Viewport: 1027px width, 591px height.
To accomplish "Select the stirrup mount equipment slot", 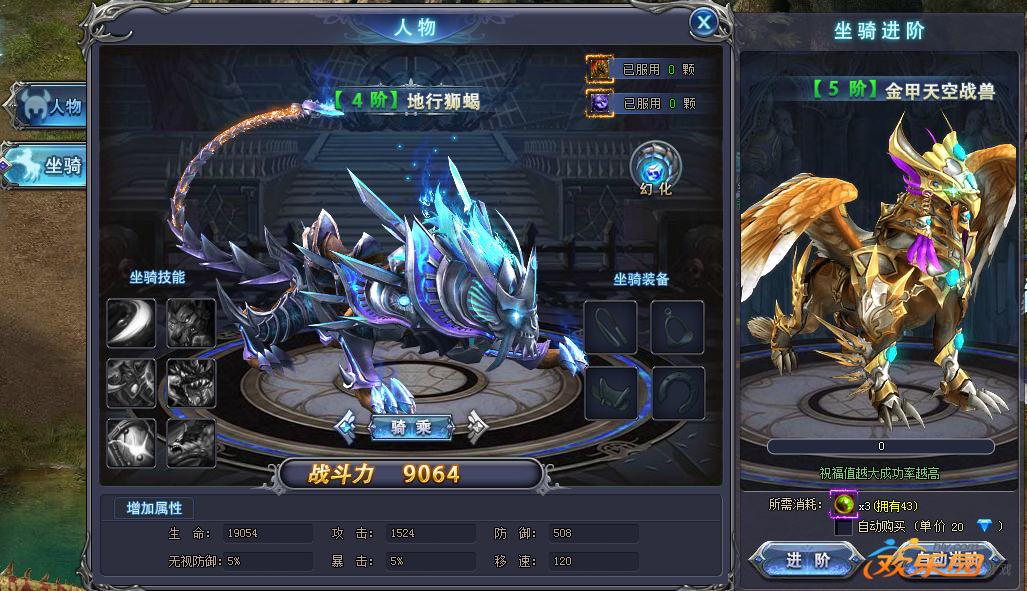I will [x=678, y=327].
